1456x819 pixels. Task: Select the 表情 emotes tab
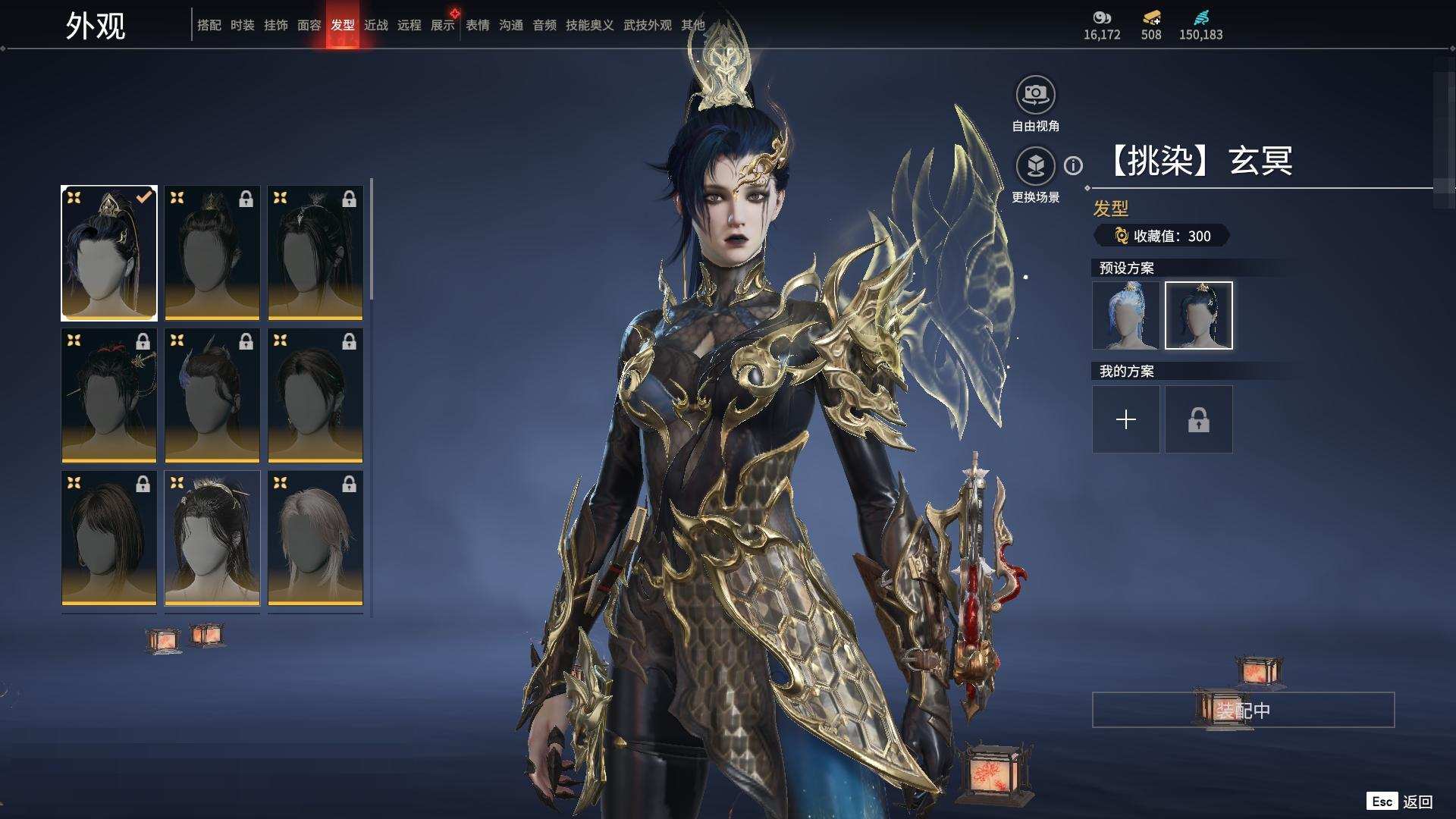pos(477,25)
